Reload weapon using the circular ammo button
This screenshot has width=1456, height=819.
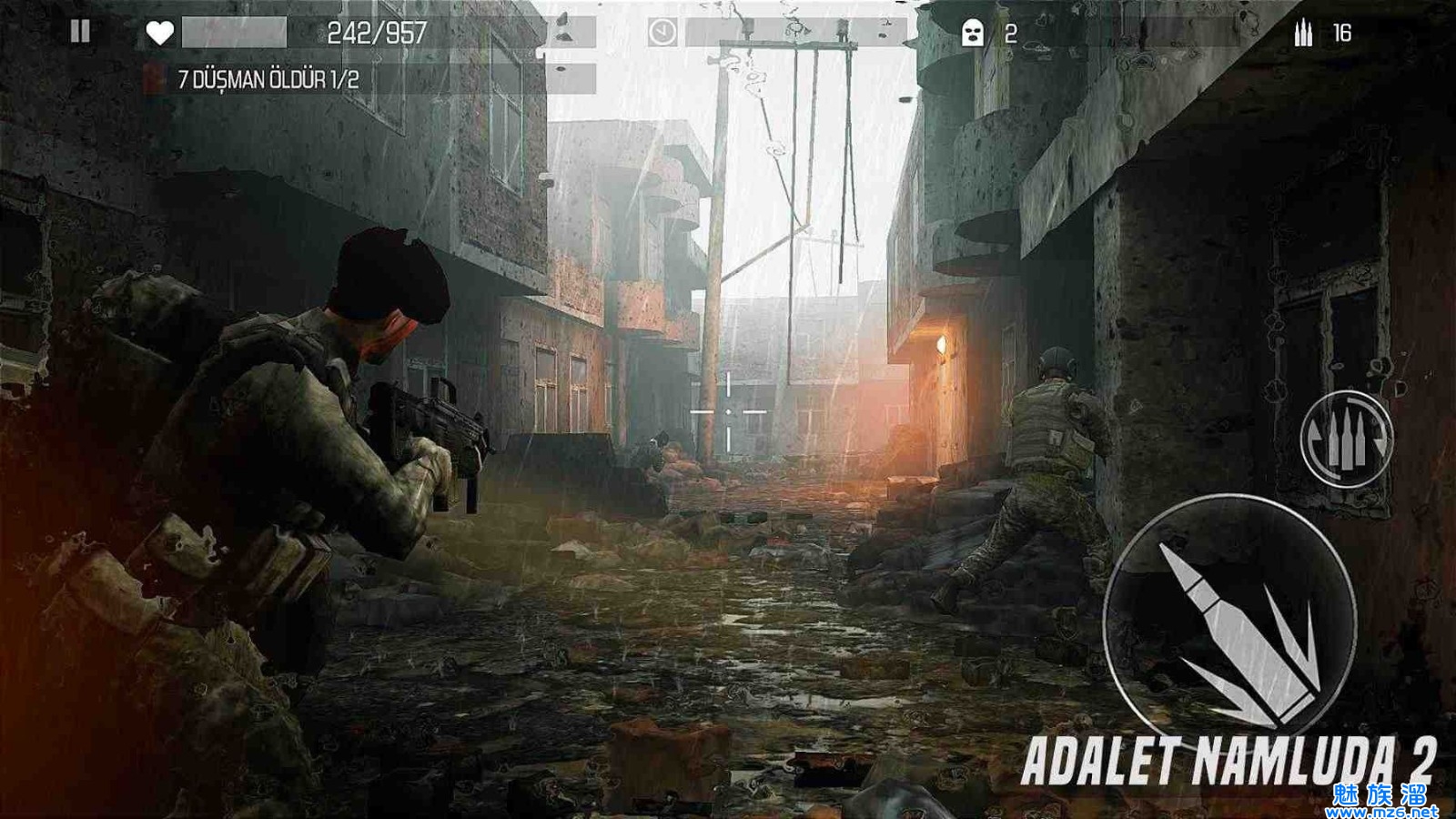point(1346,440)
